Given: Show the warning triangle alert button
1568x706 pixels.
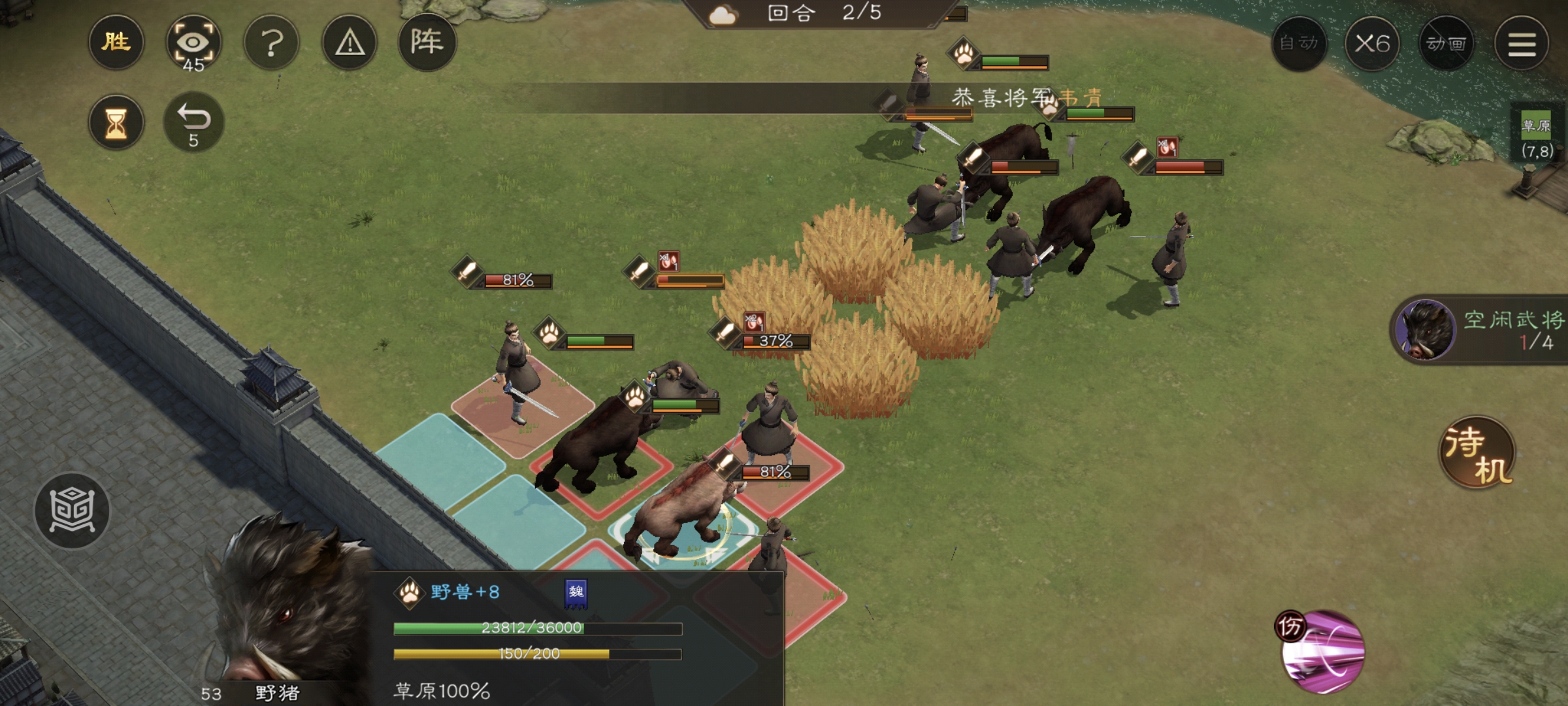Looking at the screenshot, I should coord(350,44).
